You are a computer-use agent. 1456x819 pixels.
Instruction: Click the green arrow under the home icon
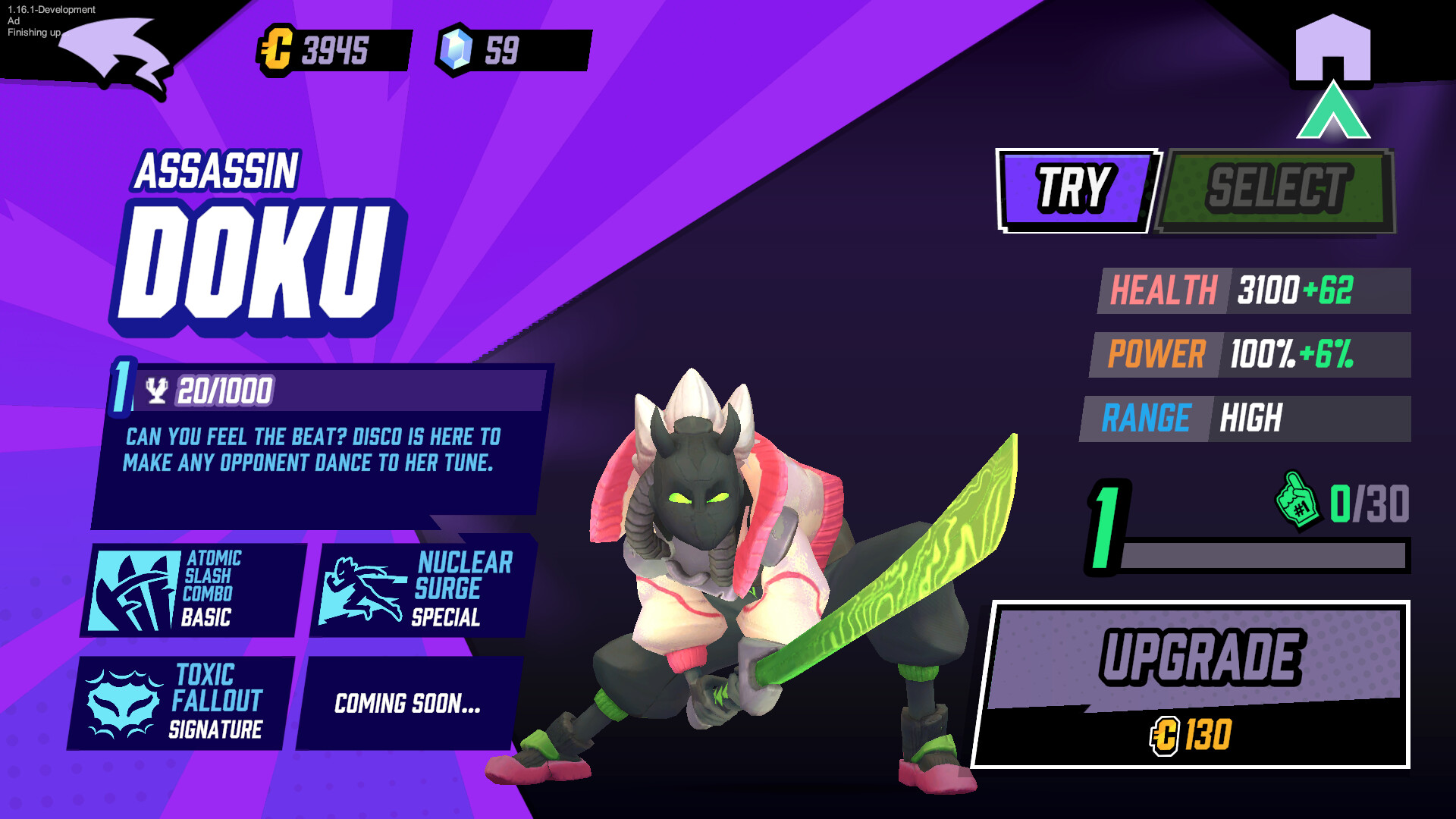pyautogui.click(x=1333, y=110)
